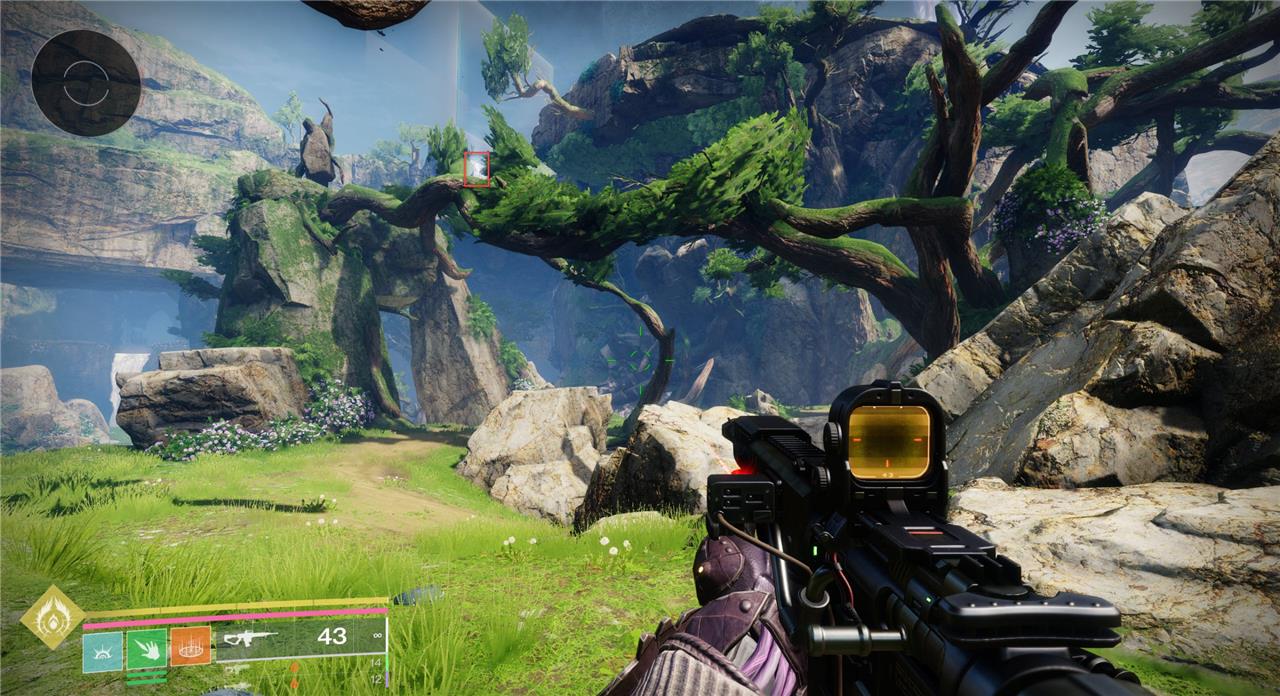Click the circular radar in the corner

tap(85, 82)
